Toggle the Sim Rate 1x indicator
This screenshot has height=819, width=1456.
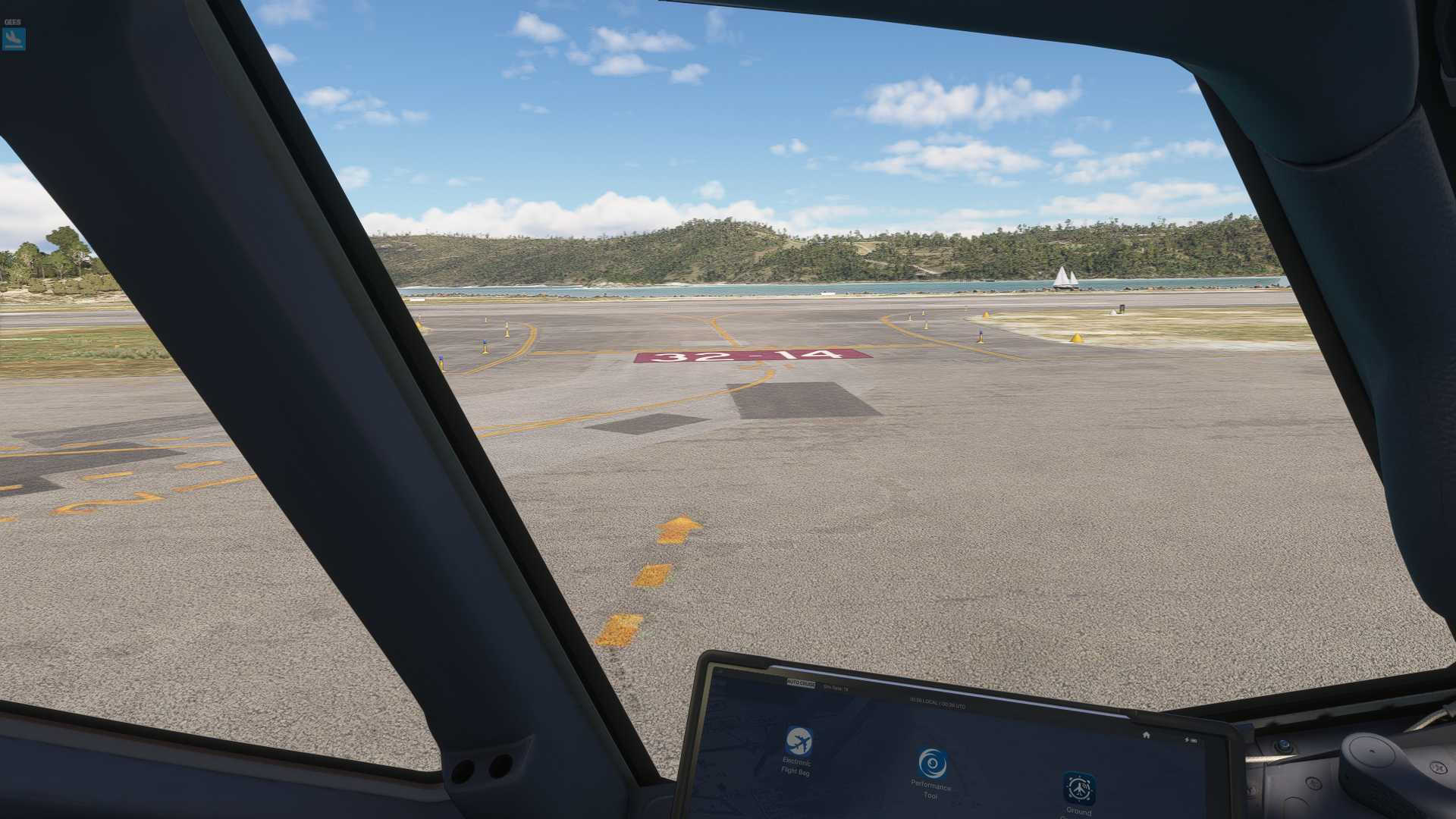(835, 687)
